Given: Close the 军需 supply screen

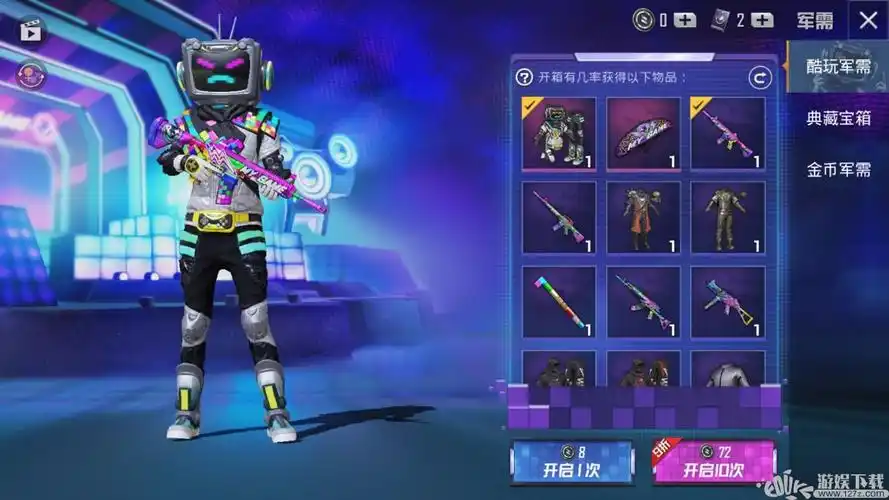Looking at the screenshot, I should (x=866, y=19).
